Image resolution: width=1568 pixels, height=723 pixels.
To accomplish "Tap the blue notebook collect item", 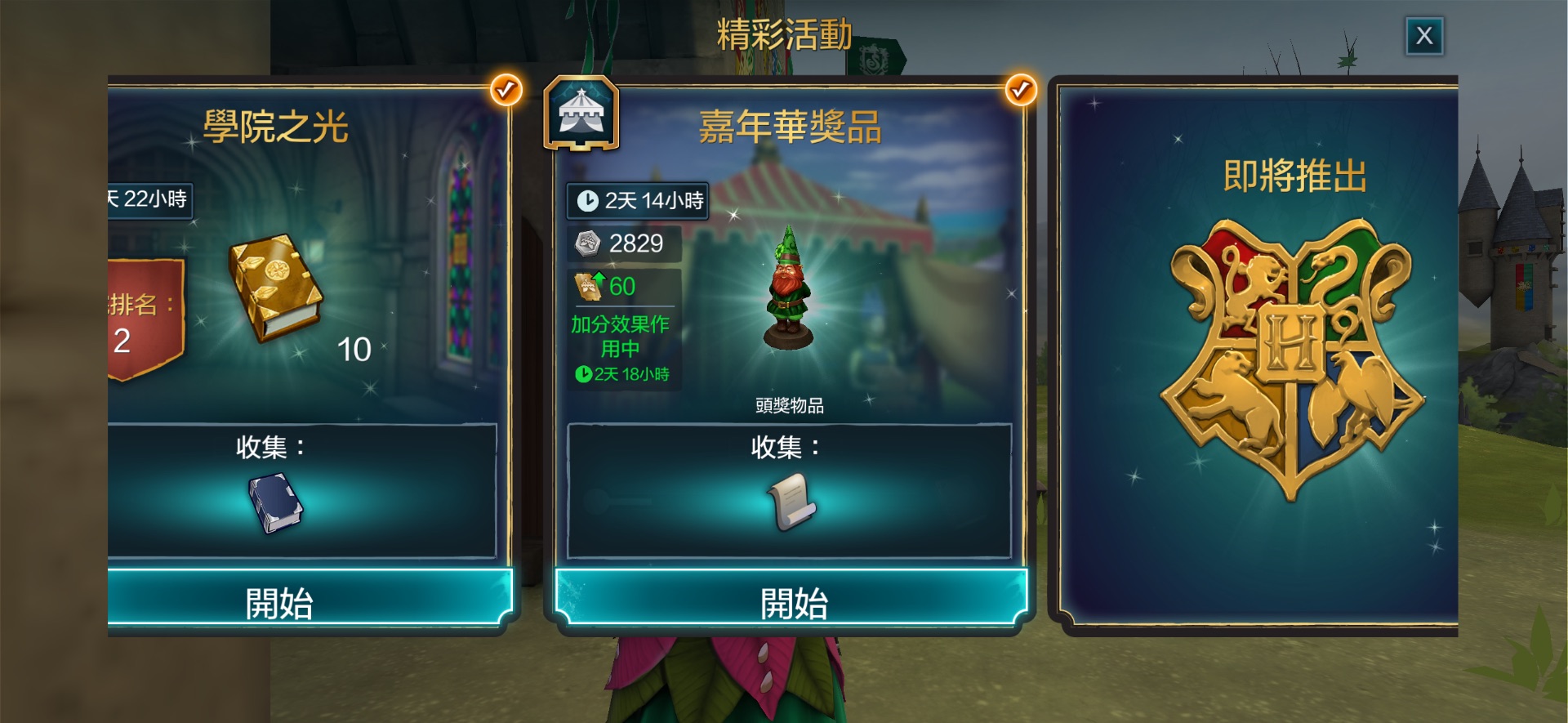I will [x=275, y=503].
